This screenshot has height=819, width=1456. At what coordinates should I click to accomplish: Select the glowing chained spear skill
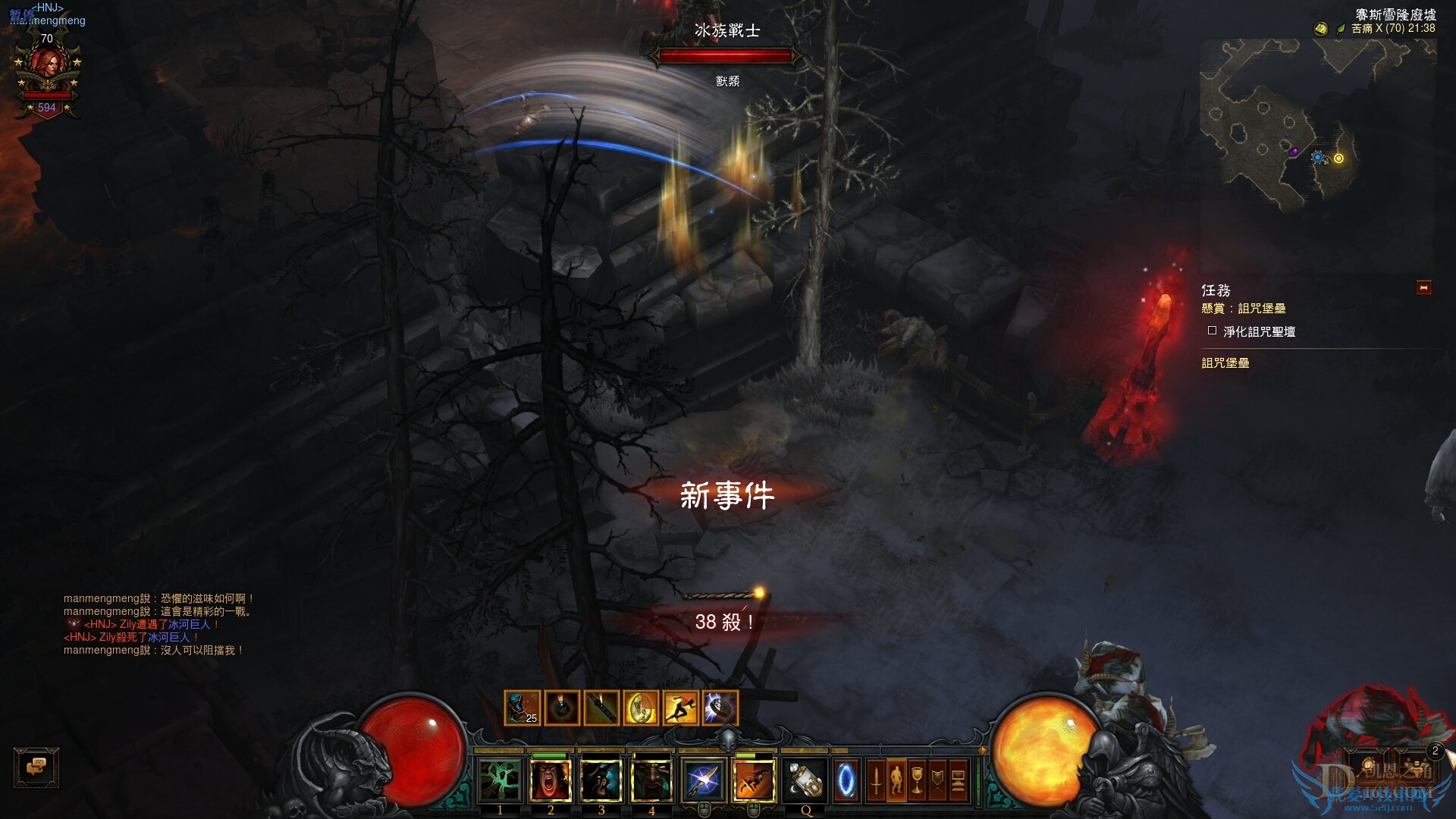703,780
